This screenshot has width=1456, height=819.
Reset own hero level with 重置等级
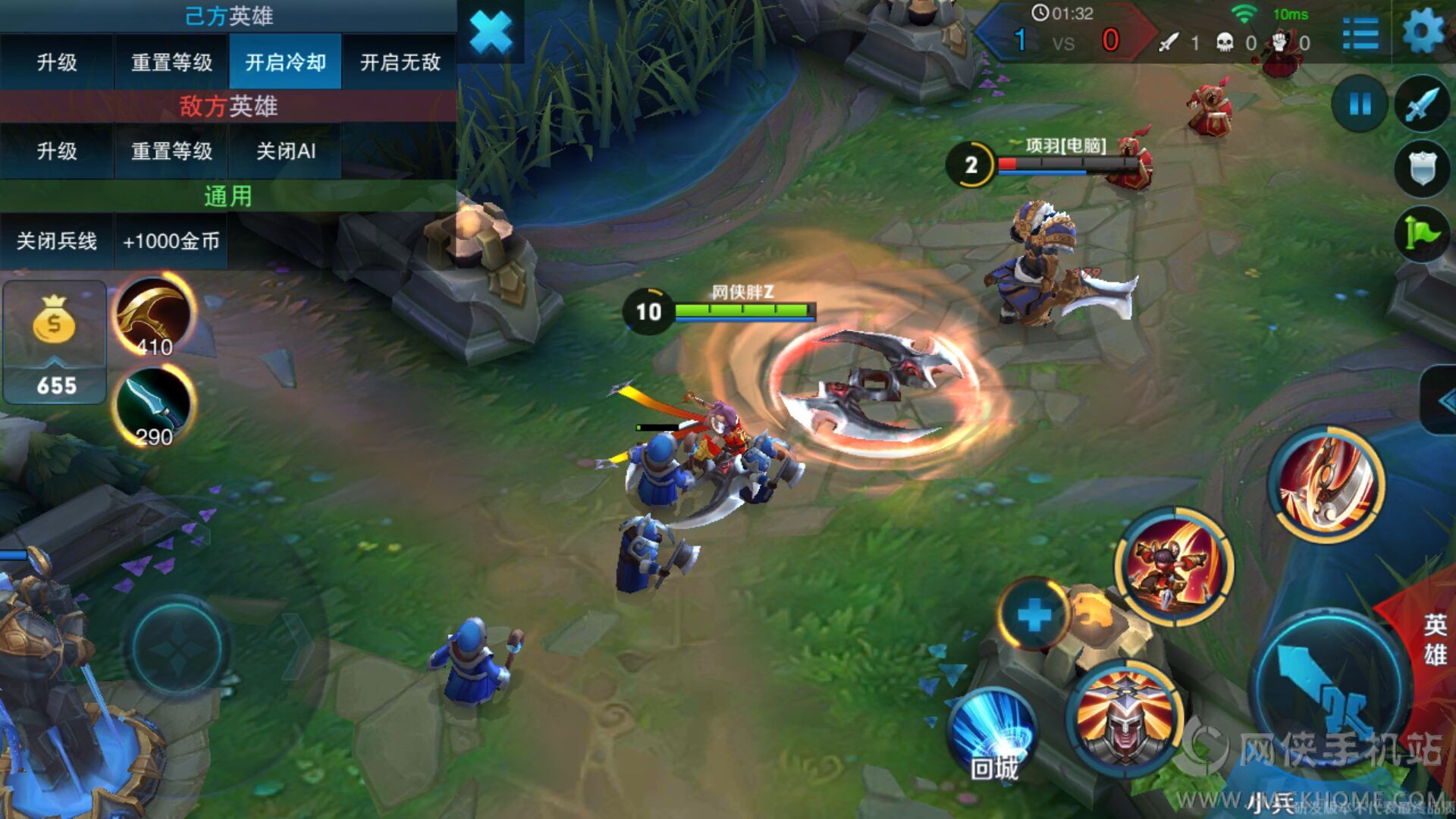171,62
